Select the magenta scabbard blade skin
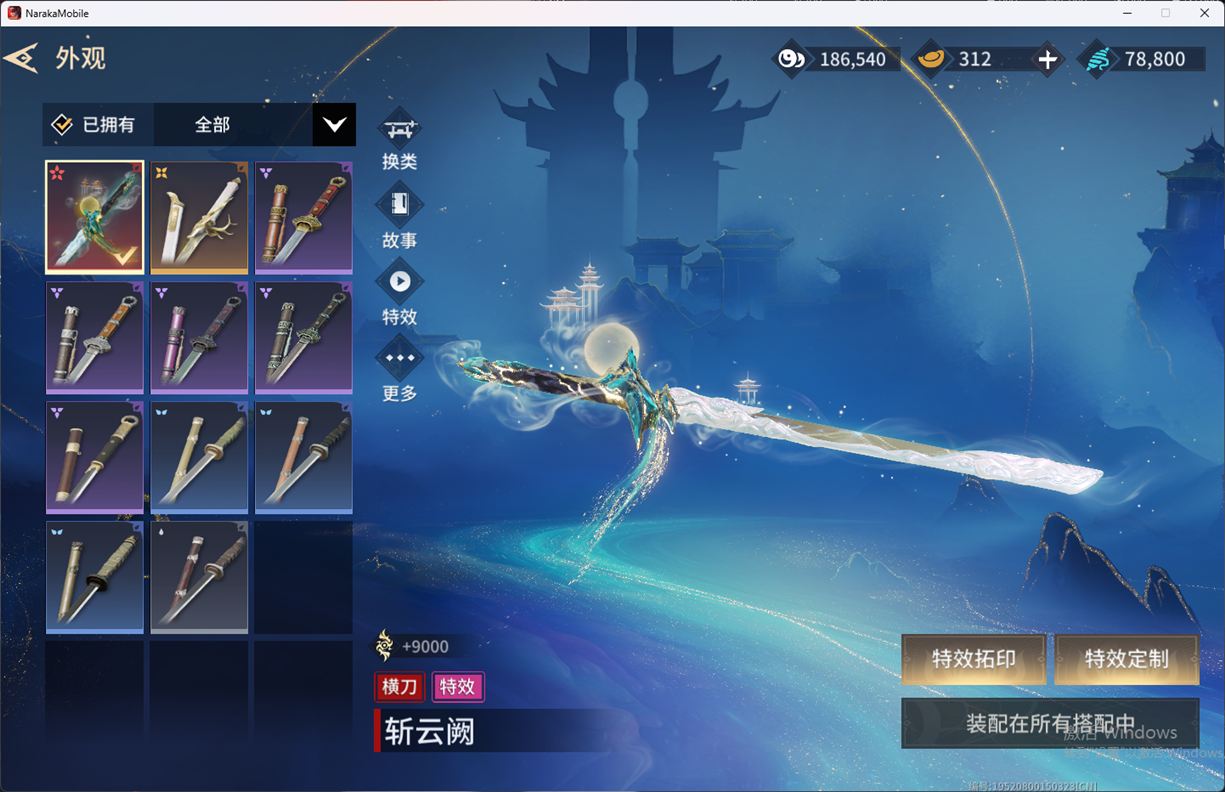Viewport: 1225px width, 792px height. pos(199,336)
